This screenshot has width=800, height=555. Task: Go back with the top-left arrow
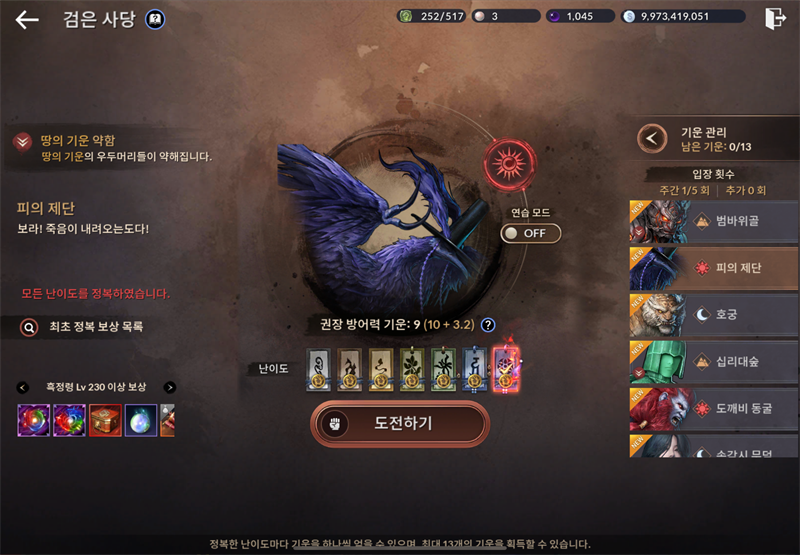click(x=27, y=20)
